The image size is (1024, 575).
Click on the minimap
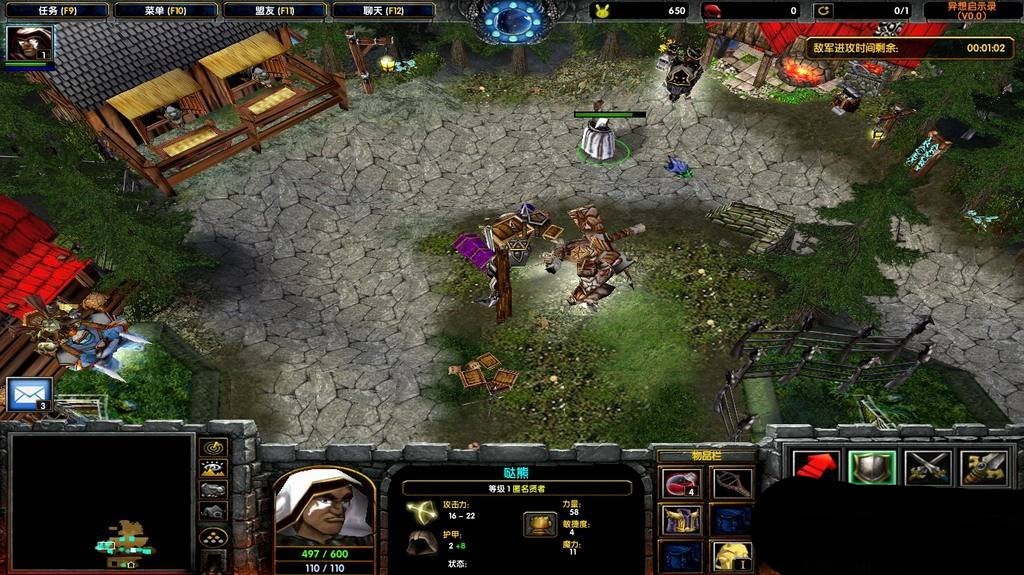tap(100, 500)
